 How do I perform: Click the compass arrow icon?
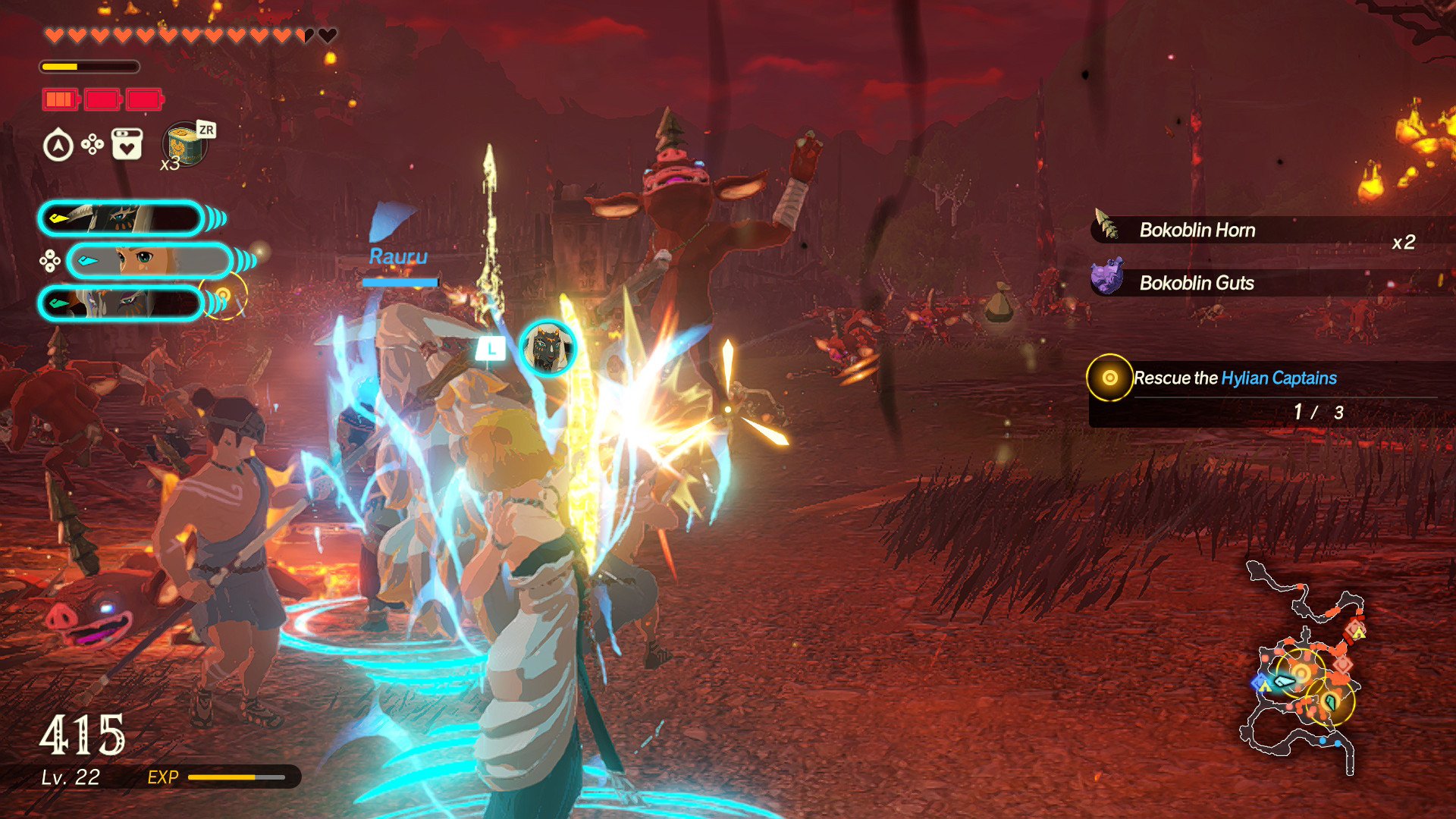click(x=58, y=146)
